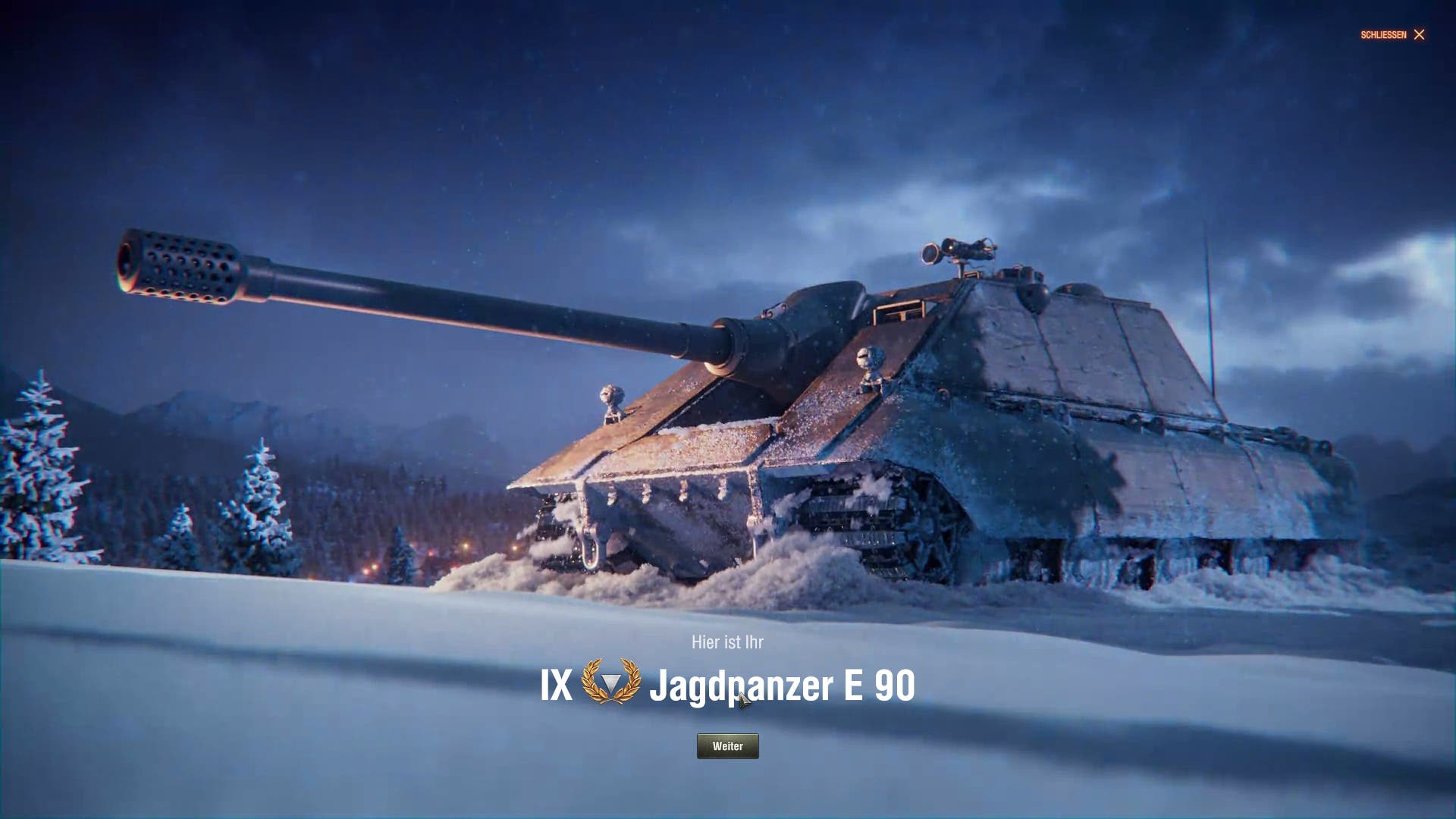Image resolution: width=1456 pixels, height=819 pixels.
Task: Close the reward screen via Schliessen
Action: pos(1393,35)
